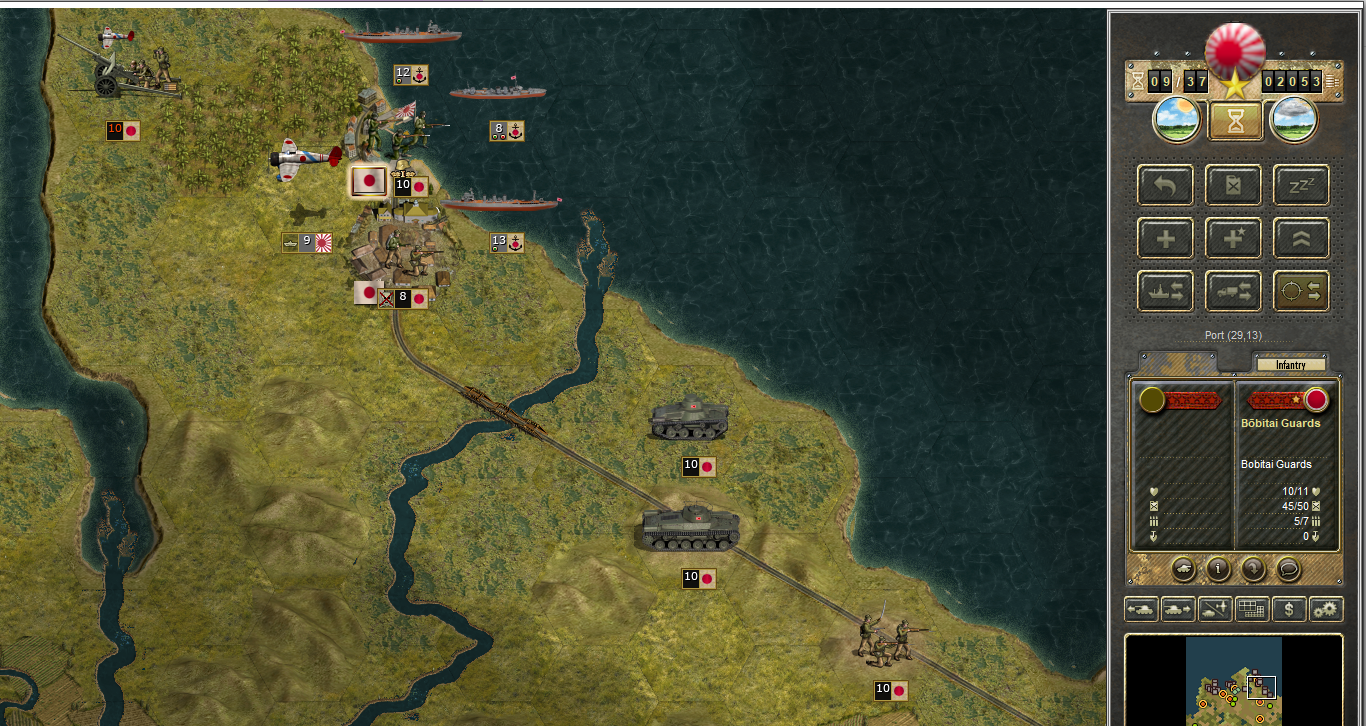Click the highlighted crosshair switch button

(x=1301, y=291)
